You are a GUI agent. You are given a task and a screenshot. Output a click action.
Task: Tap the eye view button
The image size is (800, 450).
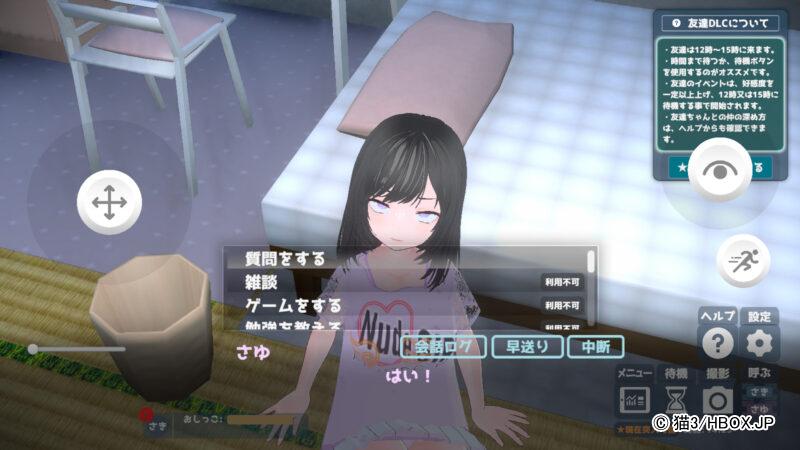pyautogui.click(x=718, y=170)
